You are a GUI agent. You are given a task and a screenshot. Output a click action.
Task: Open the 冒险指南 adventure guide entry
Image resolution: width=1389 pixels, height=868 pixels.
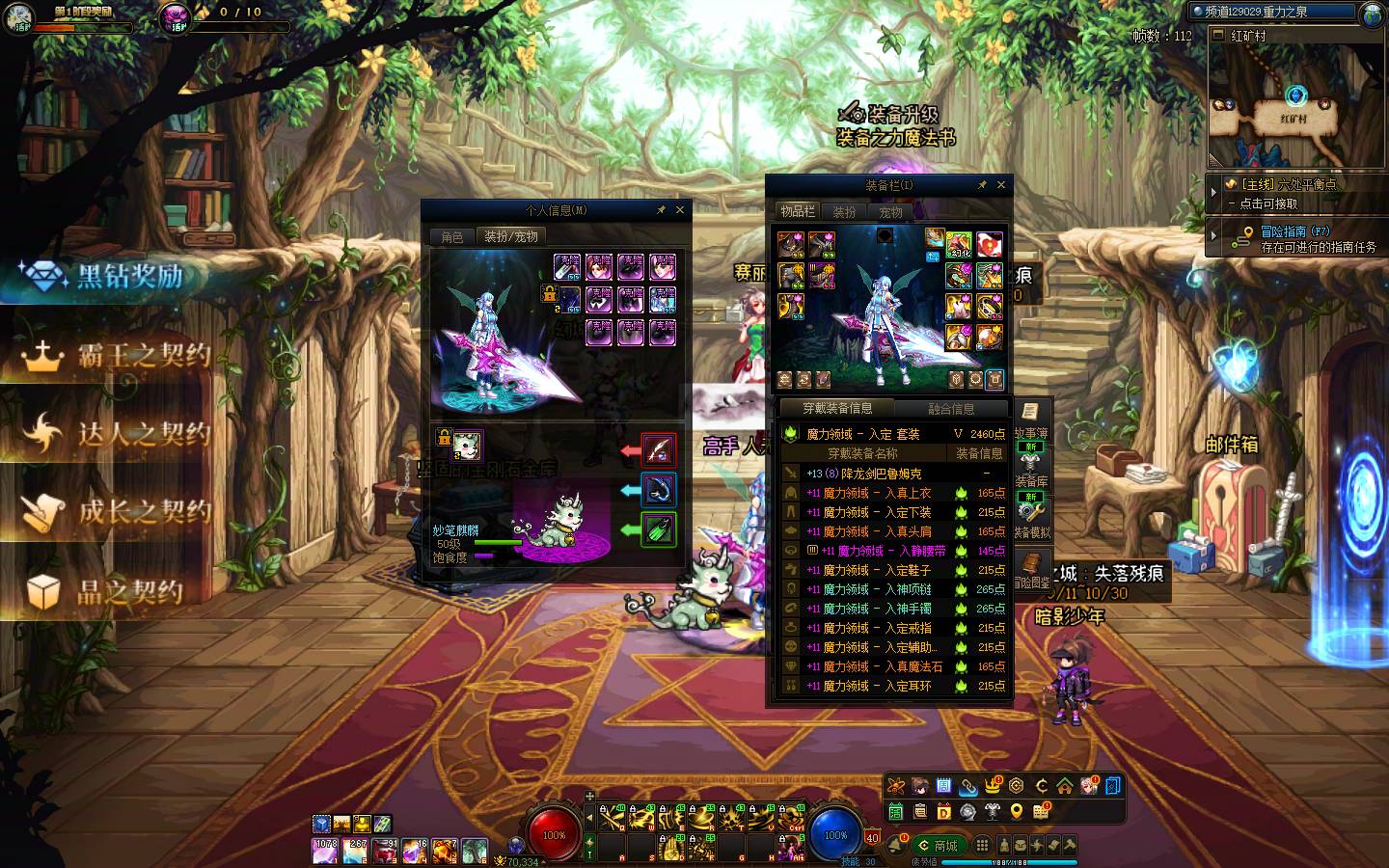(1293, 238)
